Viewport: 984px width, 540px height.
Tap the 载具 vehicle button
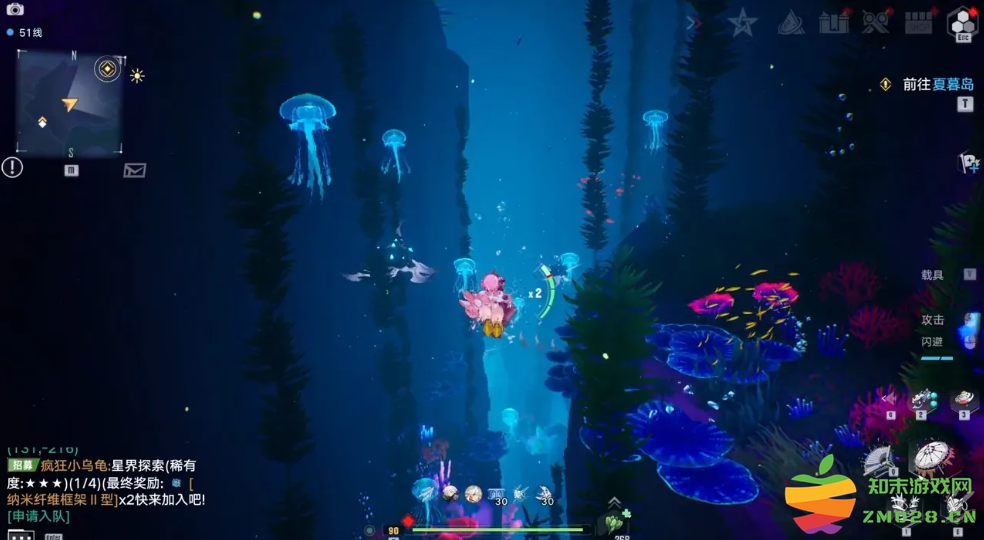(933, 275)
